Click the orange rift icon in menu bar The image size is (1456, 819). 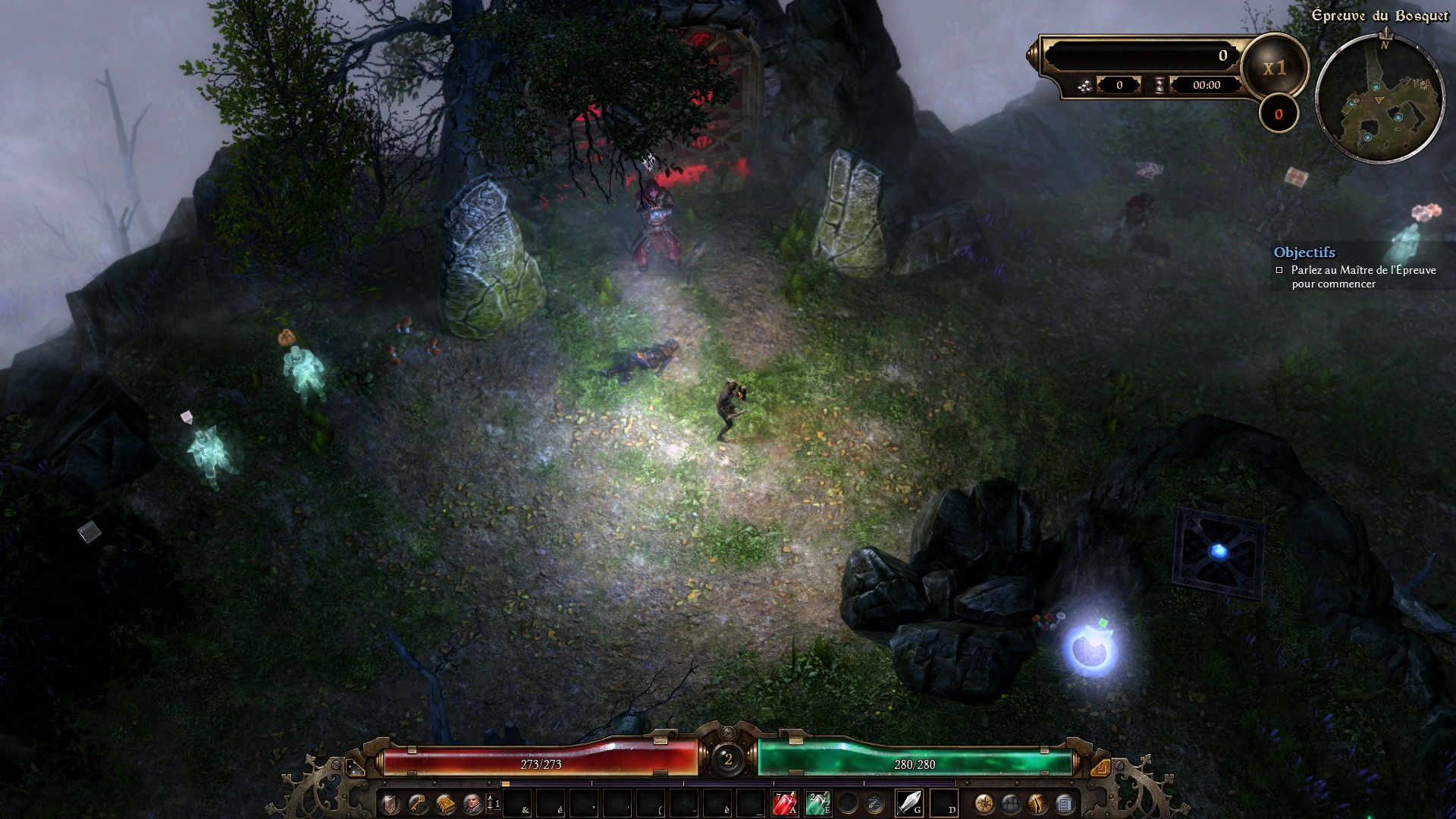pyautogui.click(x=1037, y=803)
